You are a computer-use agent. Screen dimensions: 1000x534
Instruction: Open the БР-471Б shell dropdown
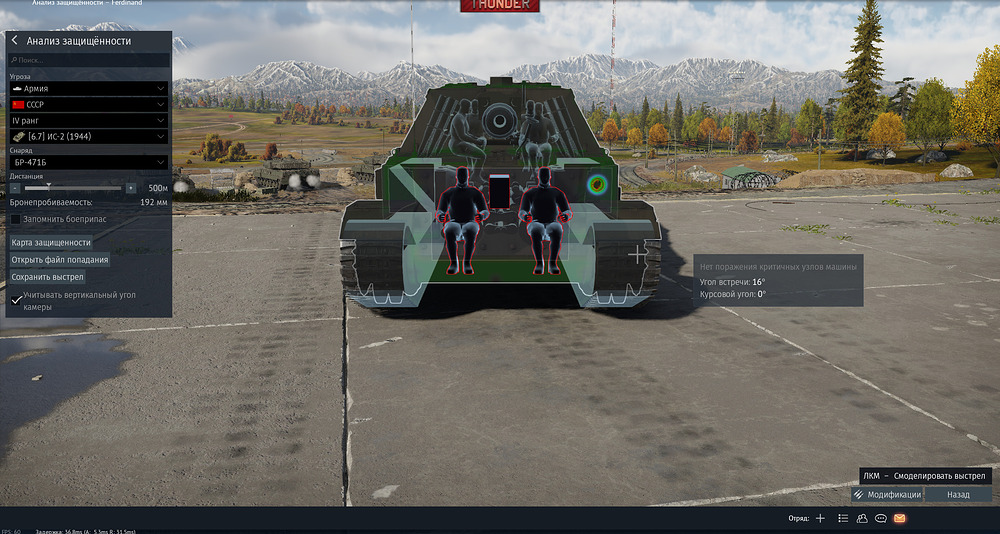point(88,161)
